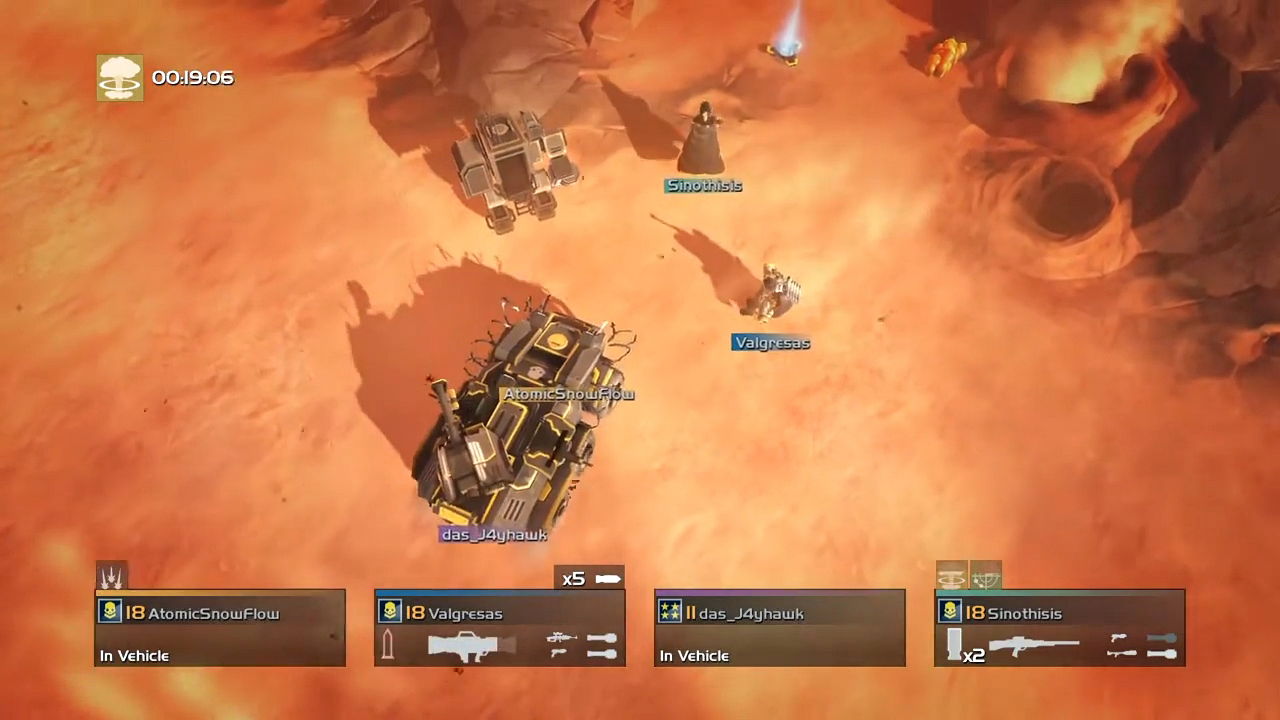Click Sinothisis's skull rank insignia
This screenshot has width=1280, height=720.
950,611
